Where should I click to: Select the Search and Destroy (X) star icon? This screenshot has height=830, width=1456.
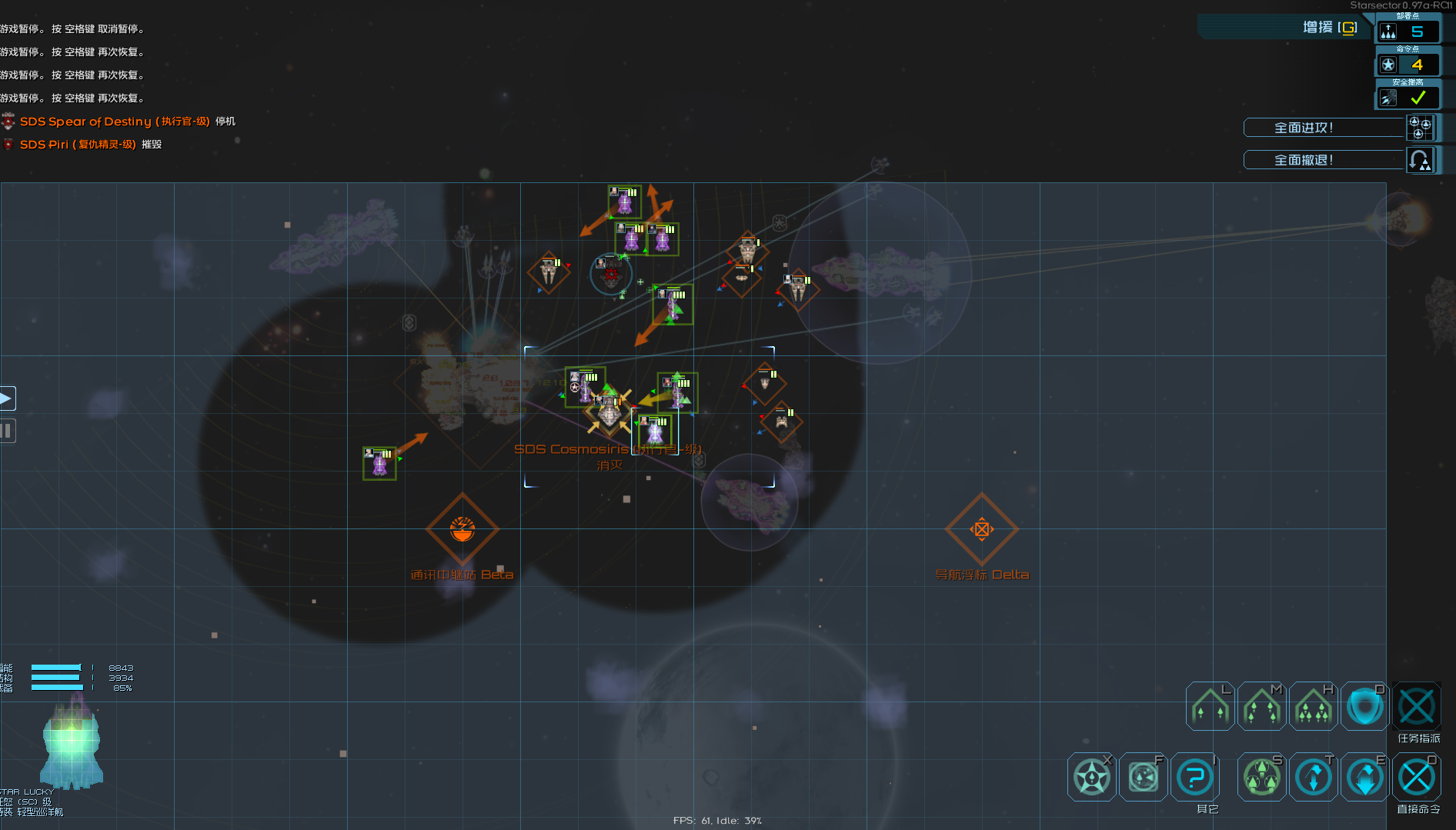coord(1090,776)
